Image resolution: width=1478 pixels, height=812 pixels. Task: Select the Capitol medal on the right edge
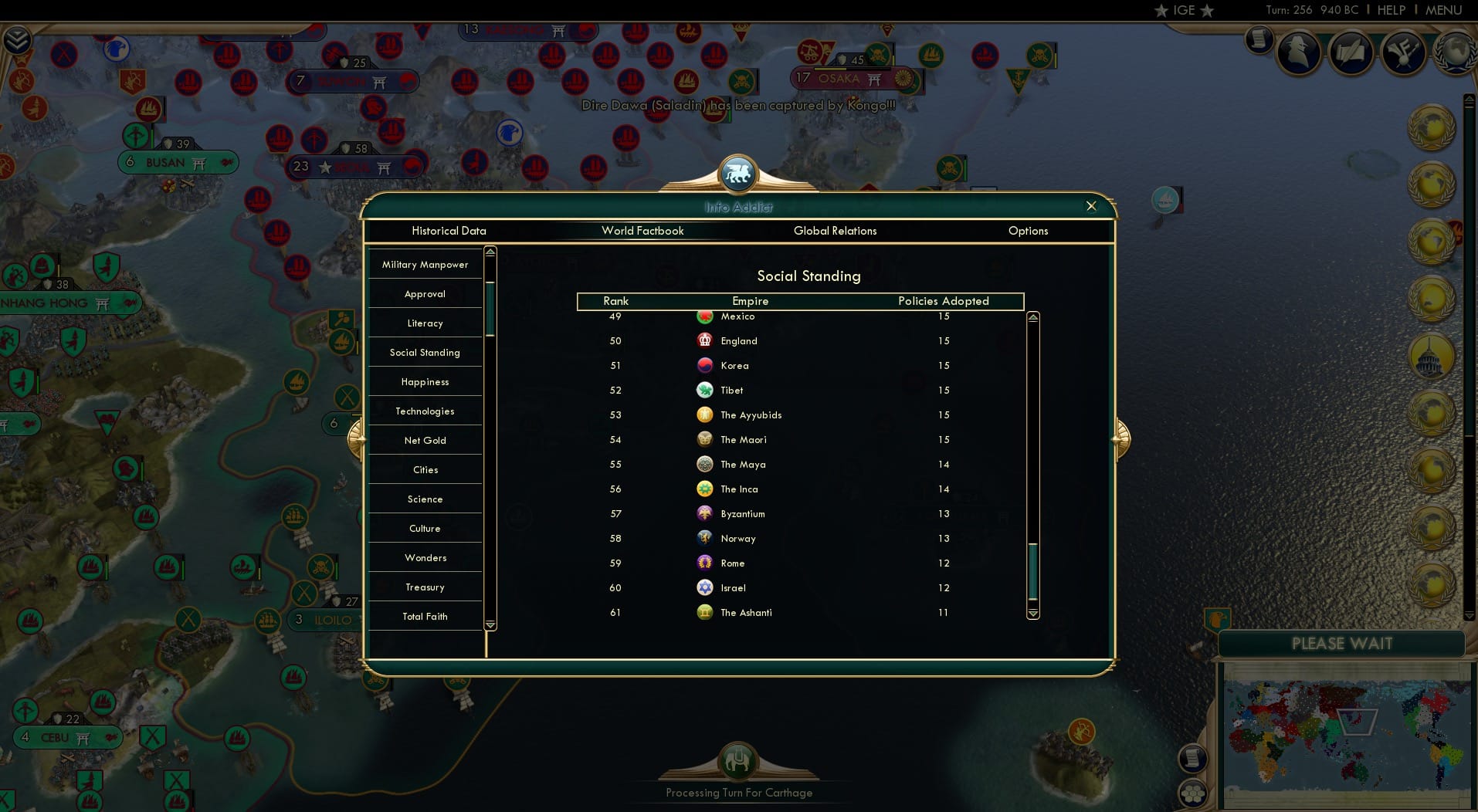click(x=1430, y=355)
